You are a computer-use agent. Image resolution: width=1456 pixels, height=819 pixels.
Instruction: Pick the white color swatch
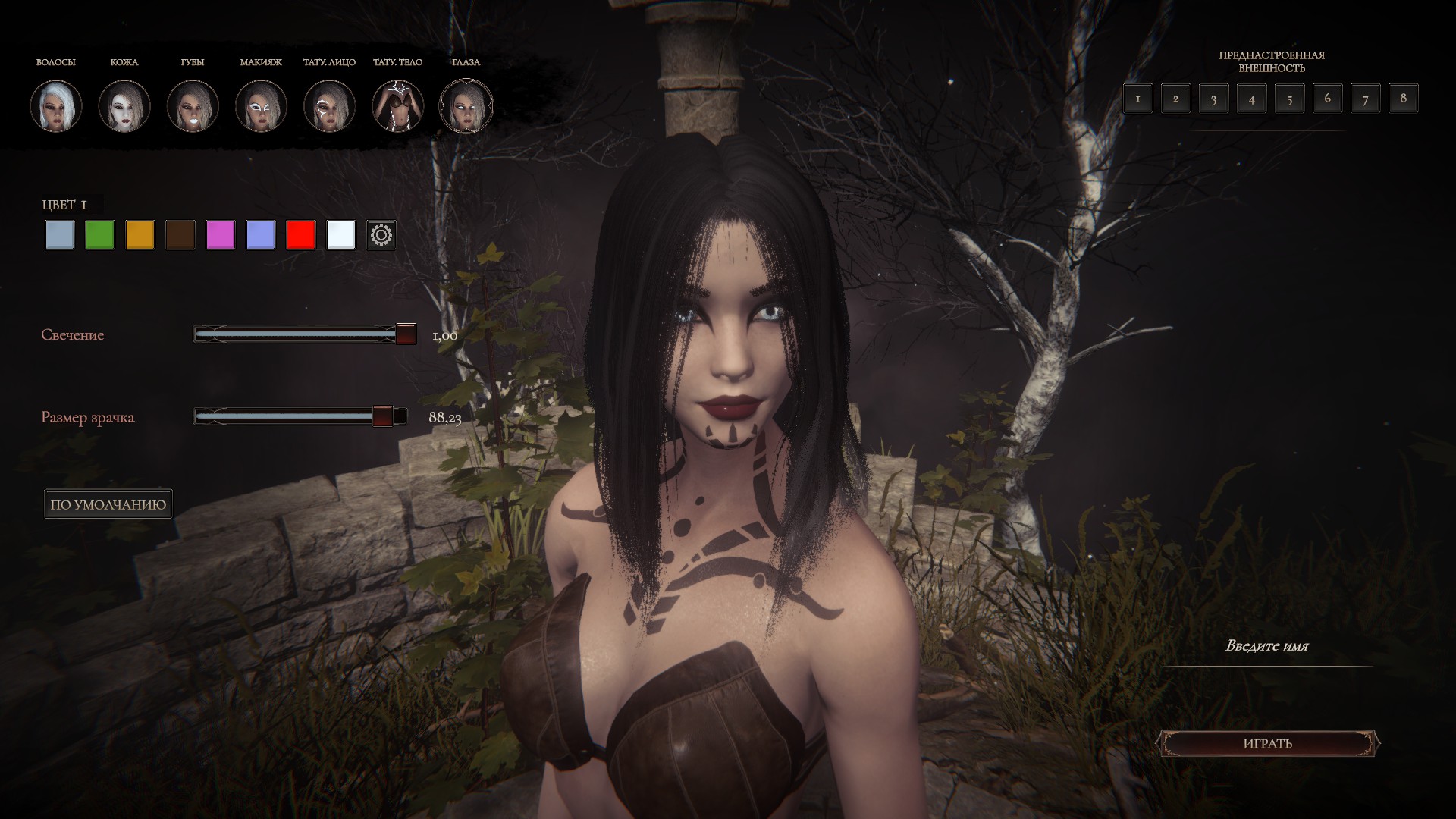tap(341, 235)
